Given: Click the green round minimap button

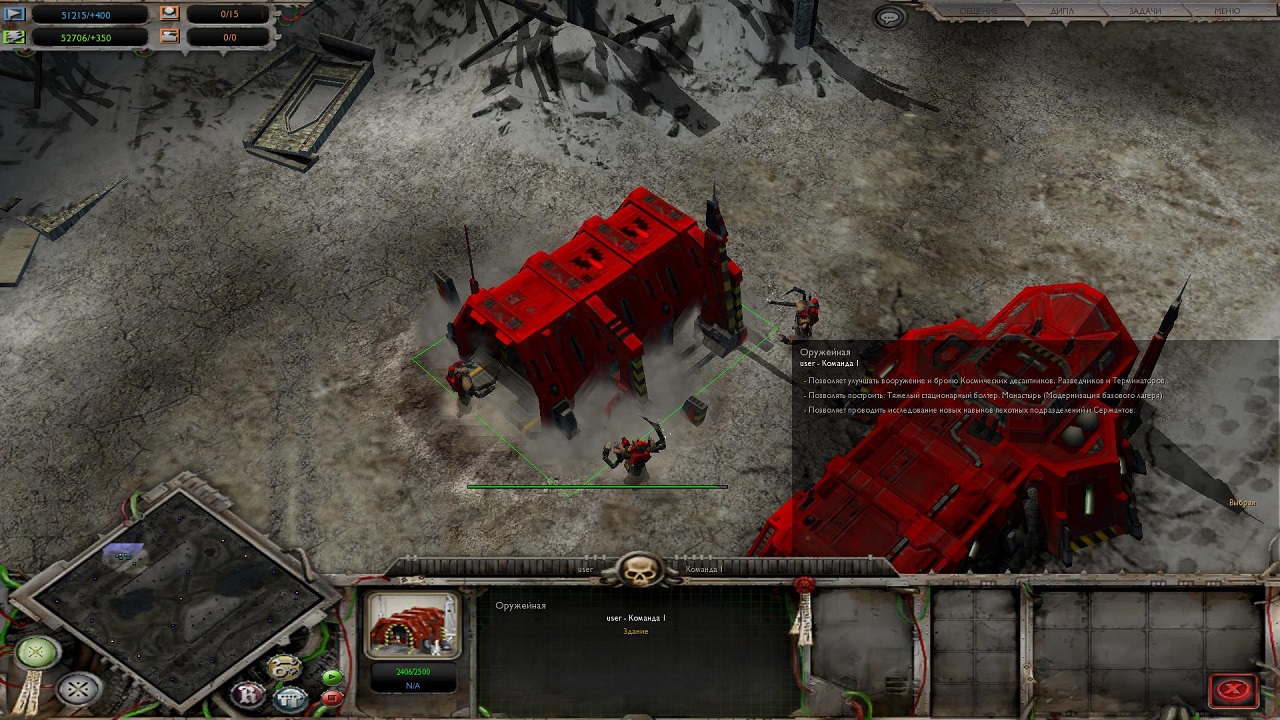Looking at the screenshot, I should point(36,653).
